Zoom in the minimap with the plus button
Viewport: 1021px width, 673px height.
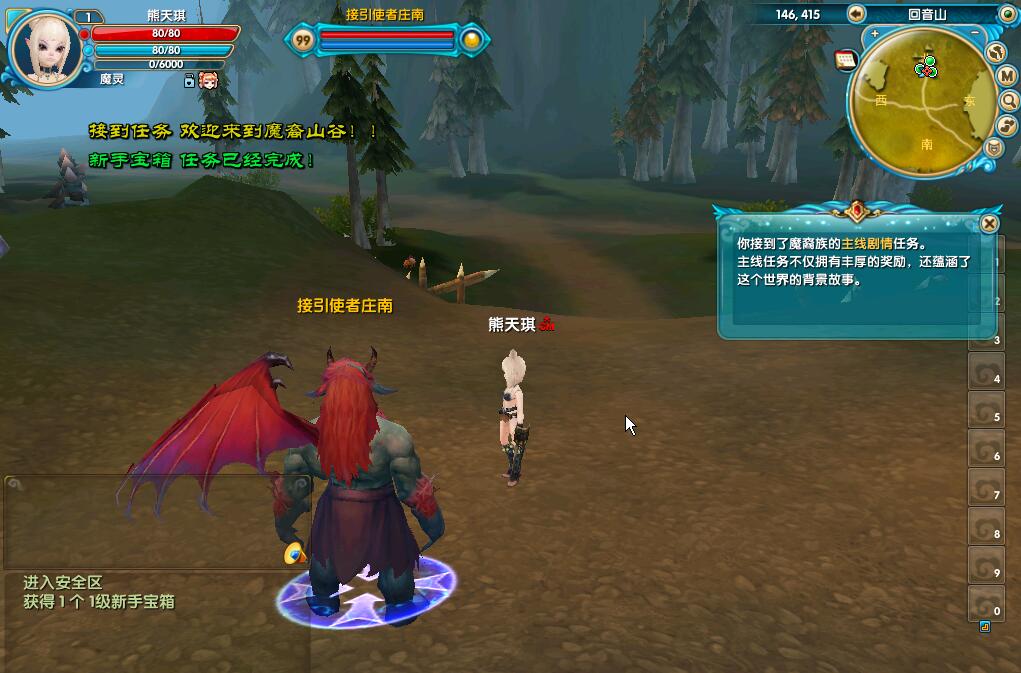pyautogui.click(x=875, y=34)
